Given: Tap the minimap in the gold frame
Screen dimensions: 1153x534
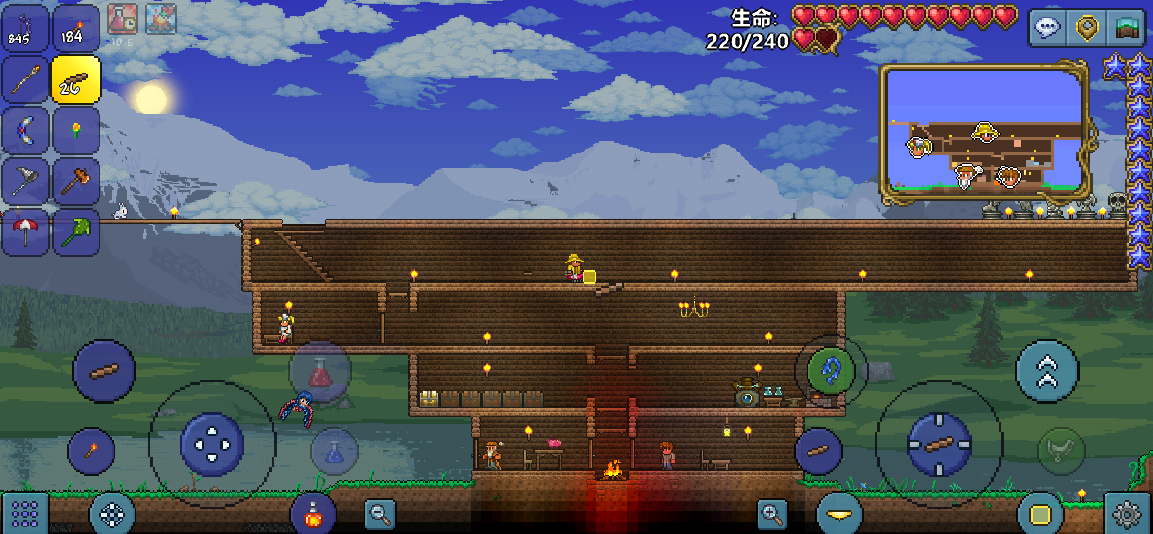Looking at the screenshot, I should pyautogui.click(x=983, y=132).
